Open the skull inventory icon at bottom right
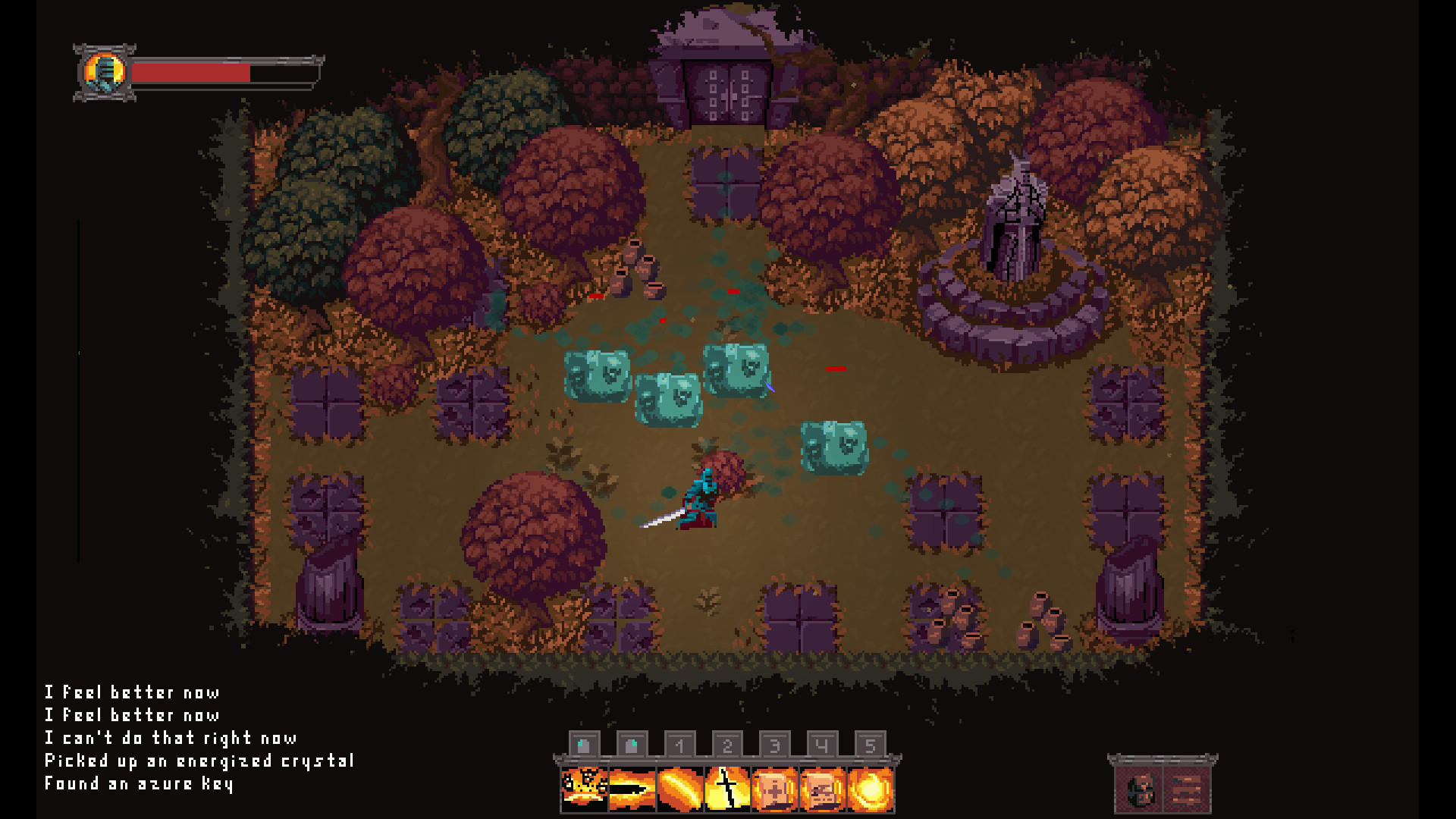The height and width of the screenshot is (819, 1456). click(1139, 789)
